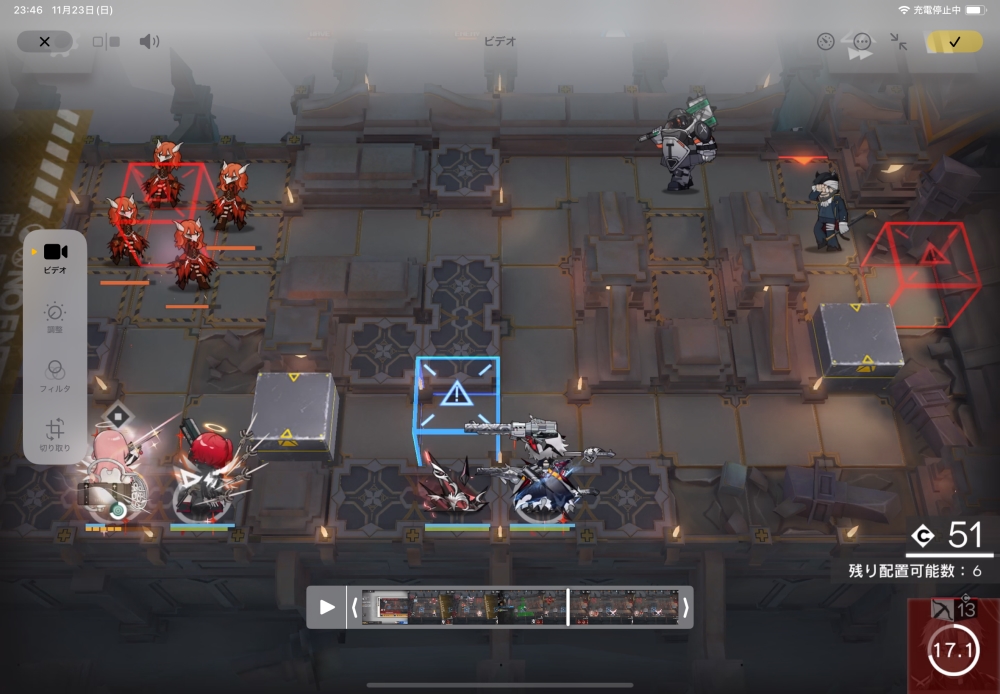Open the フィルタ filter tab
The width and height of the screenshot is (1000, 694).
click(55, 375)
